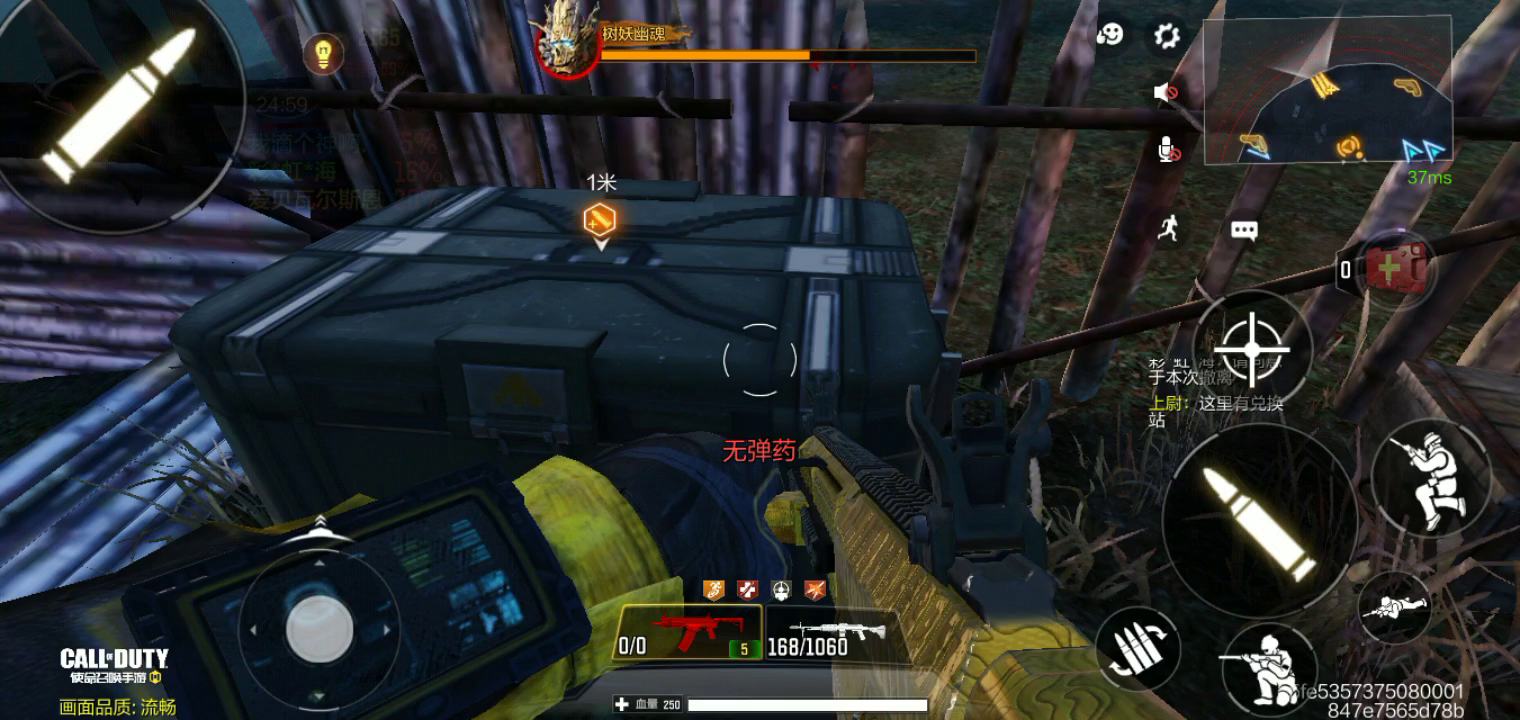Use the red medkit item
The height and width of the screenshot is (720, 1520).
pyautogui.click(x=1396, y=267)
